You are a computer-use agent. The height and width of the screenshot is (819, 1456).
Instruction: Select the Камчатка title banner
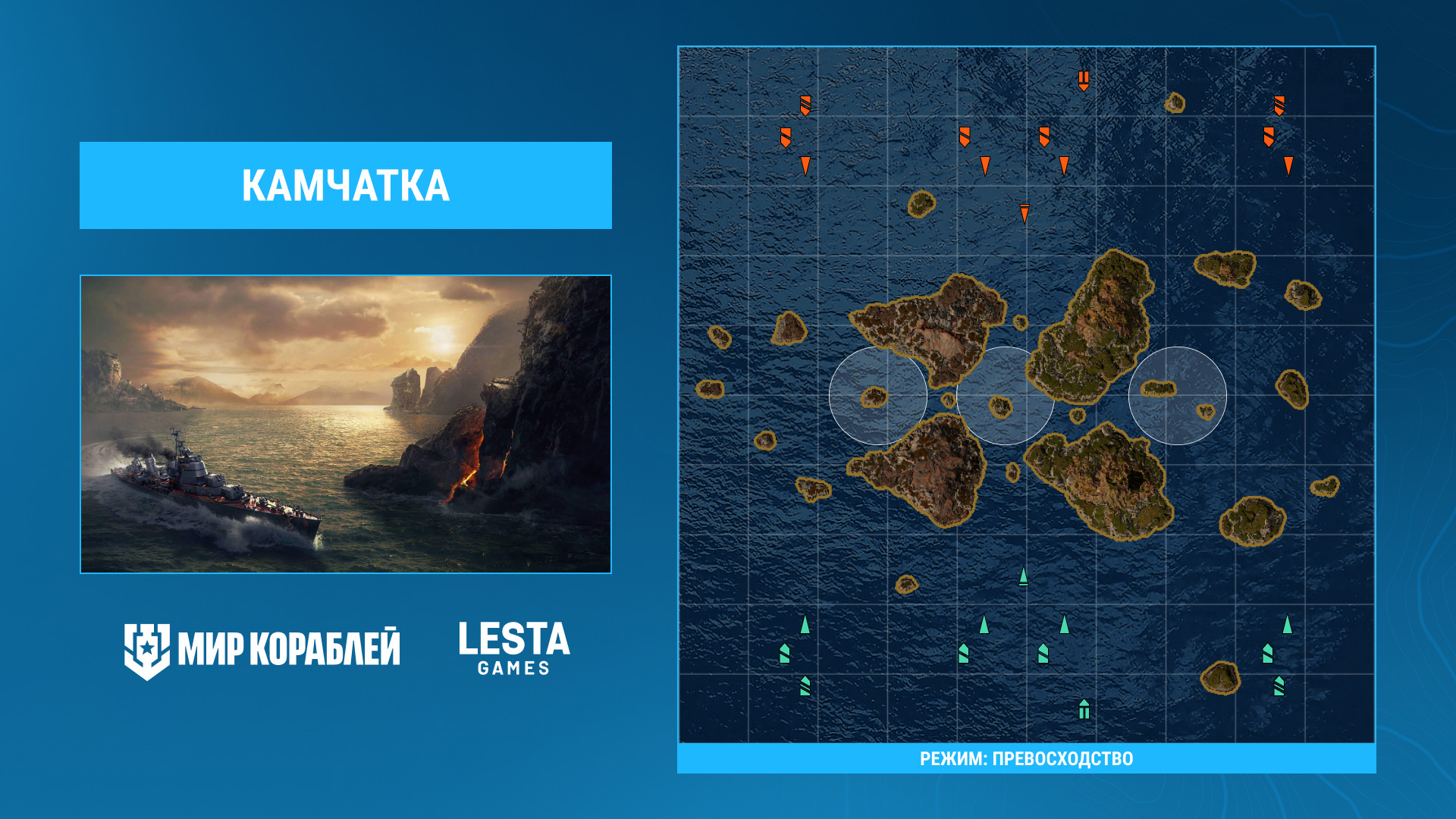(x=346, y=185)
